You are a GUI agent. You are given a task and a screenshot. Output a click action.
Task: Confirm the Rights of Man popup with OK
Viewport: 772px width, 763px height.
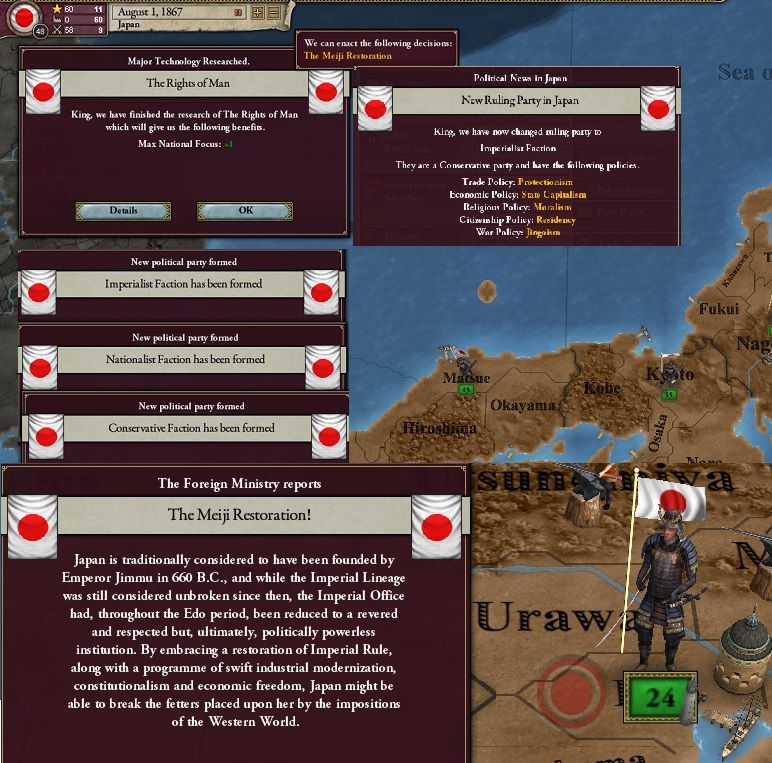[x=245, y=211]
